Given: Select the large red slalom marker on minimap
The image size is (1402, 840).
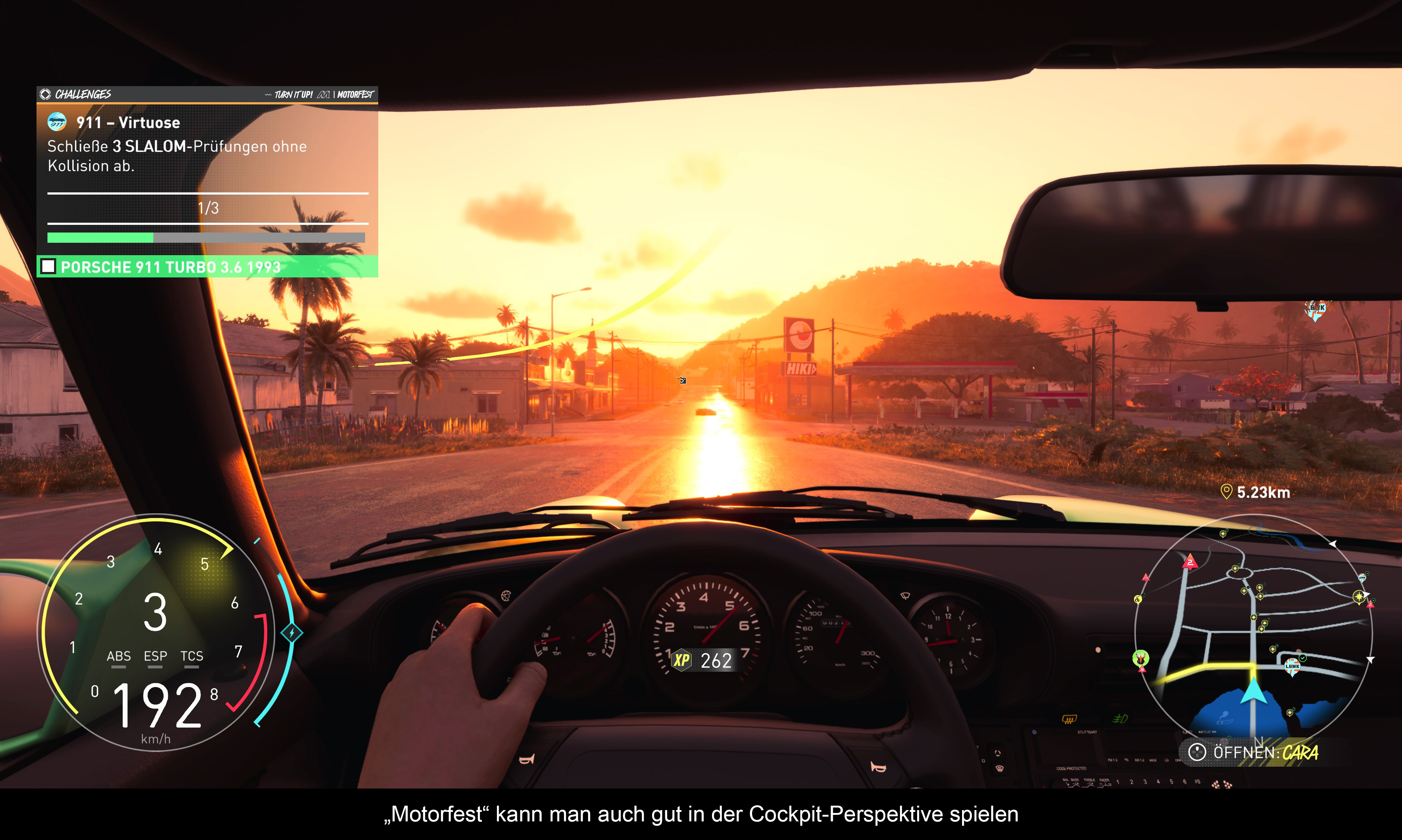Looking at the screenshot, I should coord(1190,562).
